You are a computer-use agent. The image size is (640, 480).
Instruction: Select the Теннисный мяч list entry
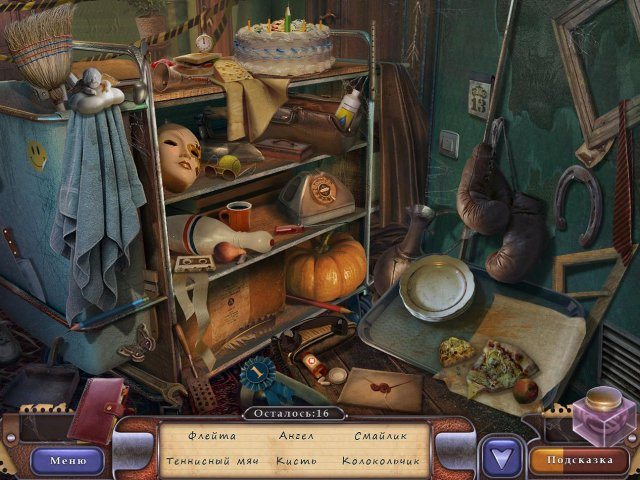tap(211, 461)
